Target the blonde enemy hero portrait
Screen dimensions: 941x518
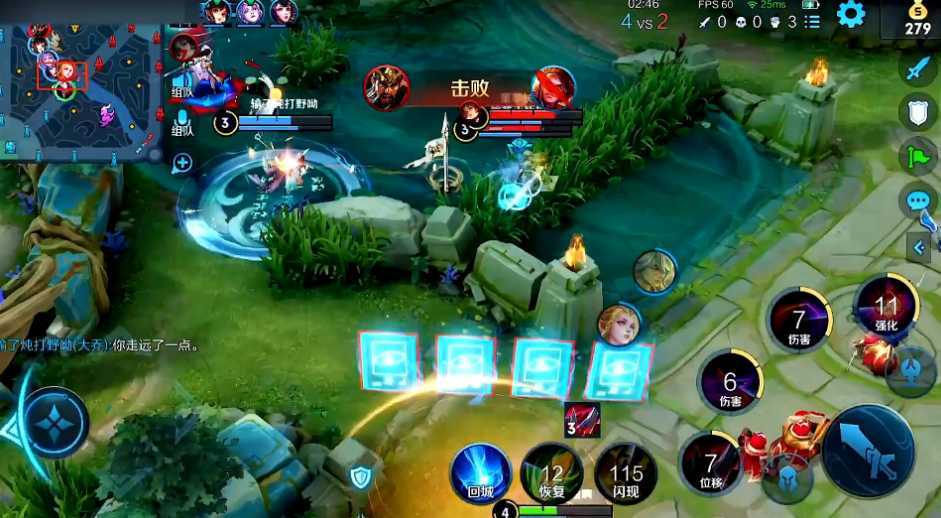tap(619, 325)
